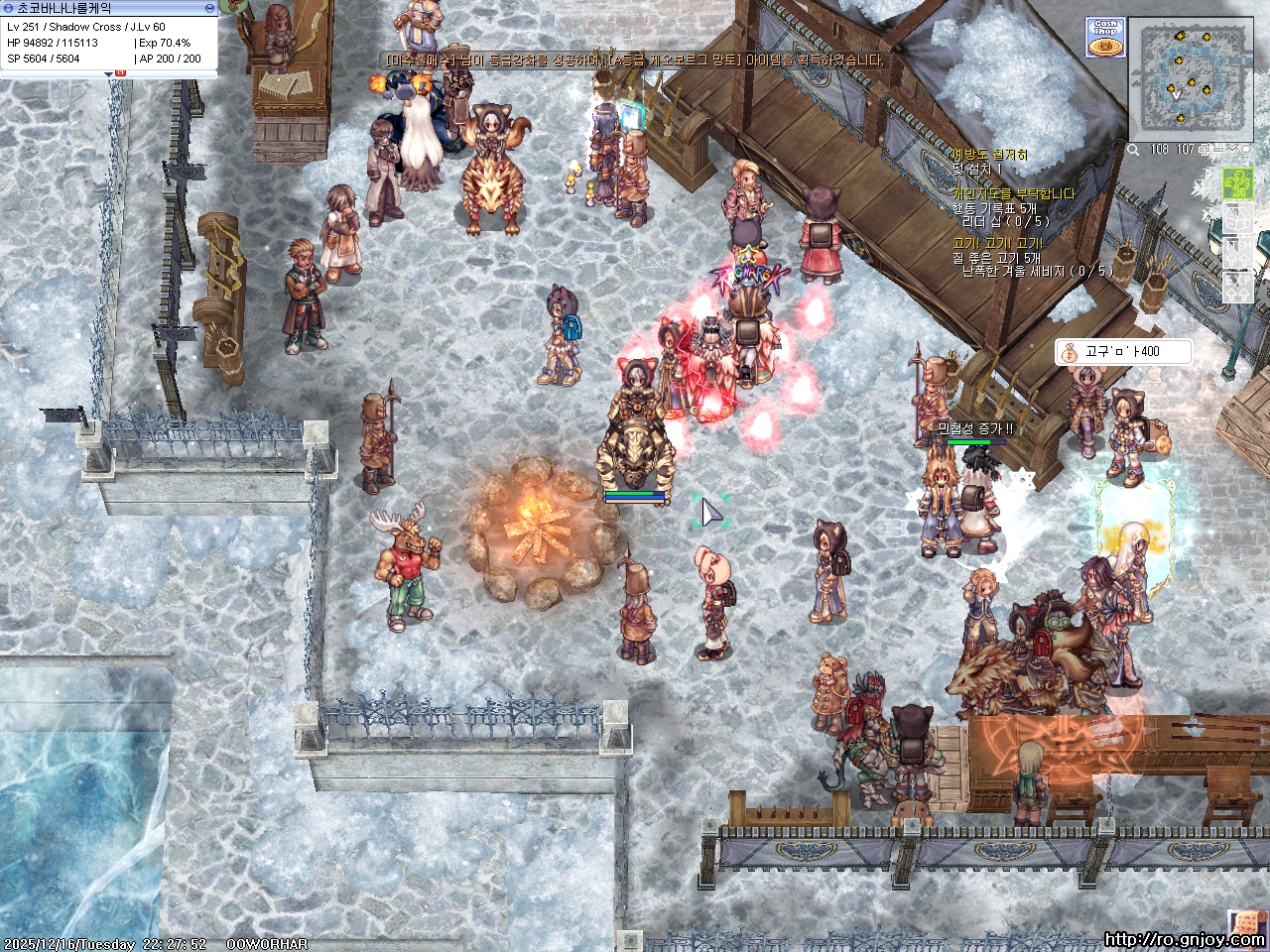The image size is (1270, 952).
Task: Expand the status window with the down arrow
Action: 108,72
